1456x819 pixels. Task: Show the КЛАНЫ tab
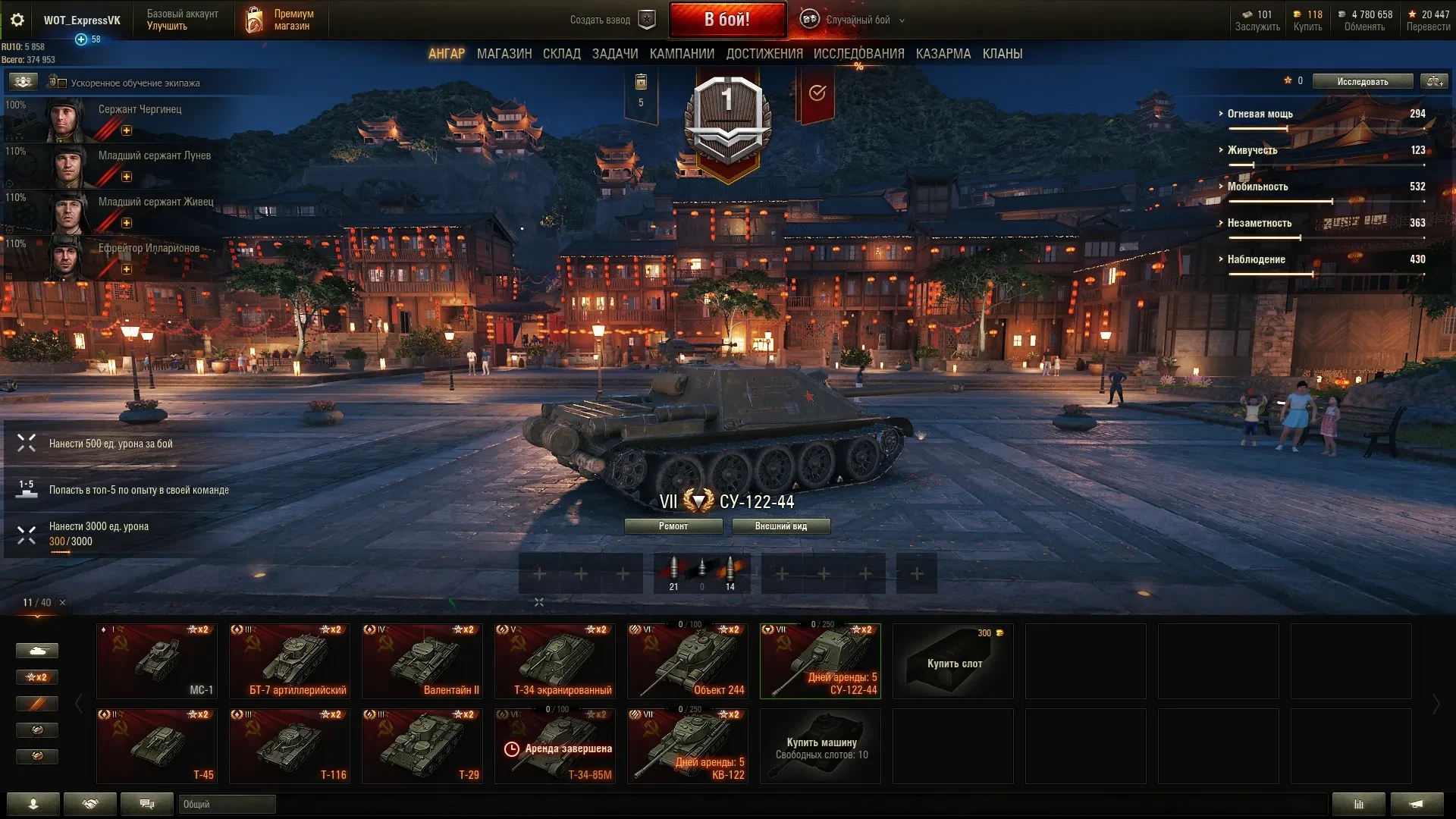click(x=1002, y=54)
